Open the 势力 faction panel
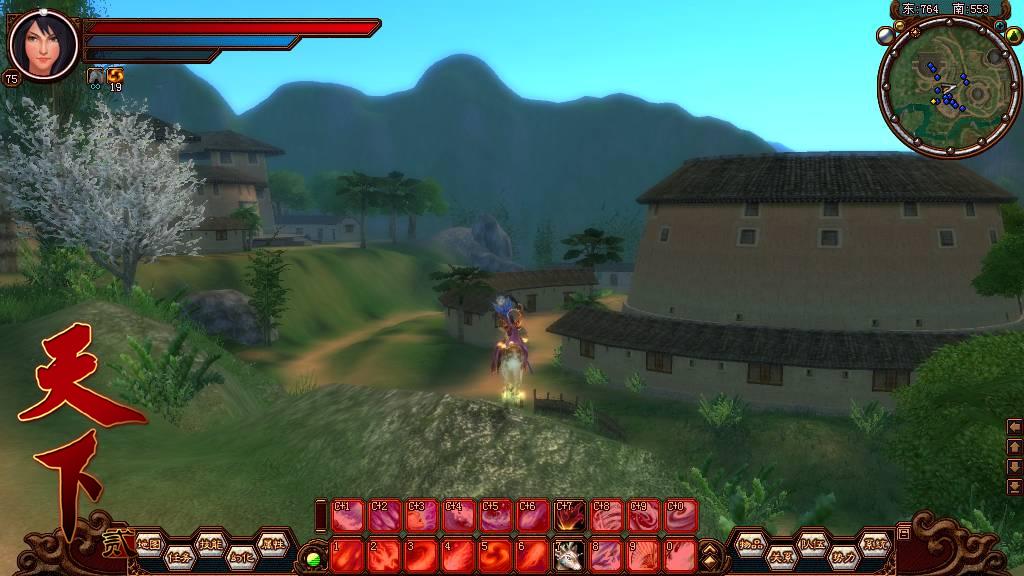 pyautogui.click(x=843, y=555)
